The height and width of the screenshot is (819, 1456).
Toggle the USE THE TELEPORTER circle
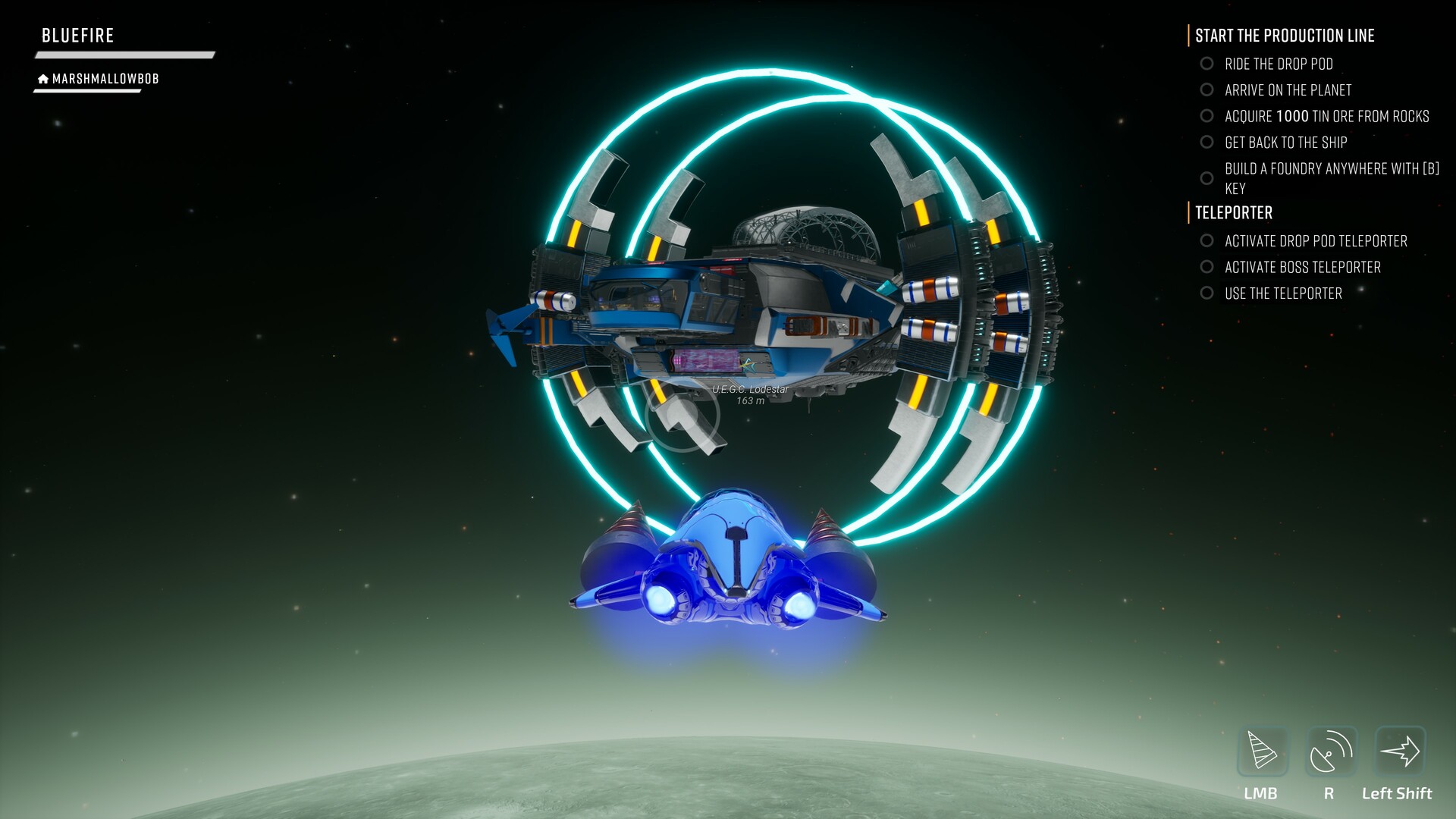coord(1207,293)
